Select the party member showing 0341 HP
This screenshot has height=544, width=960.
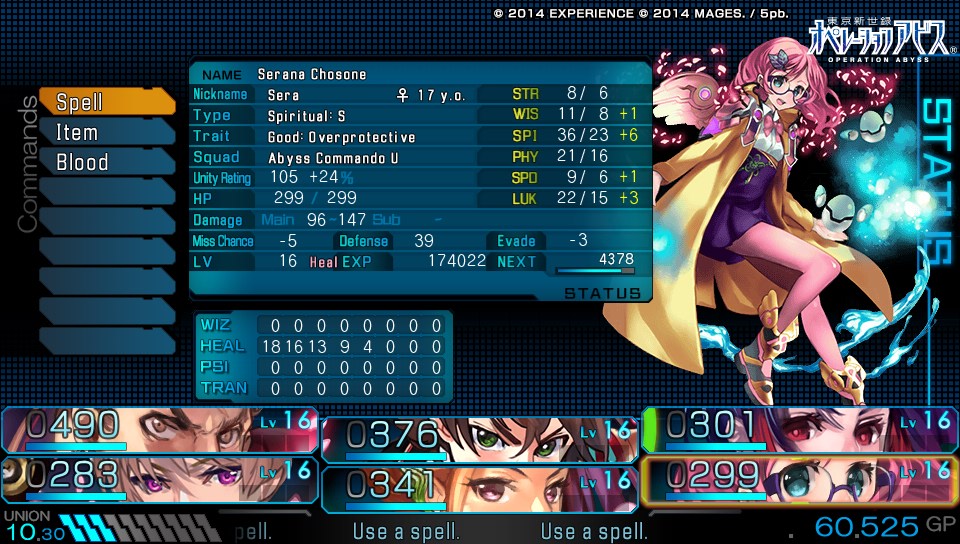pos(480,485)
